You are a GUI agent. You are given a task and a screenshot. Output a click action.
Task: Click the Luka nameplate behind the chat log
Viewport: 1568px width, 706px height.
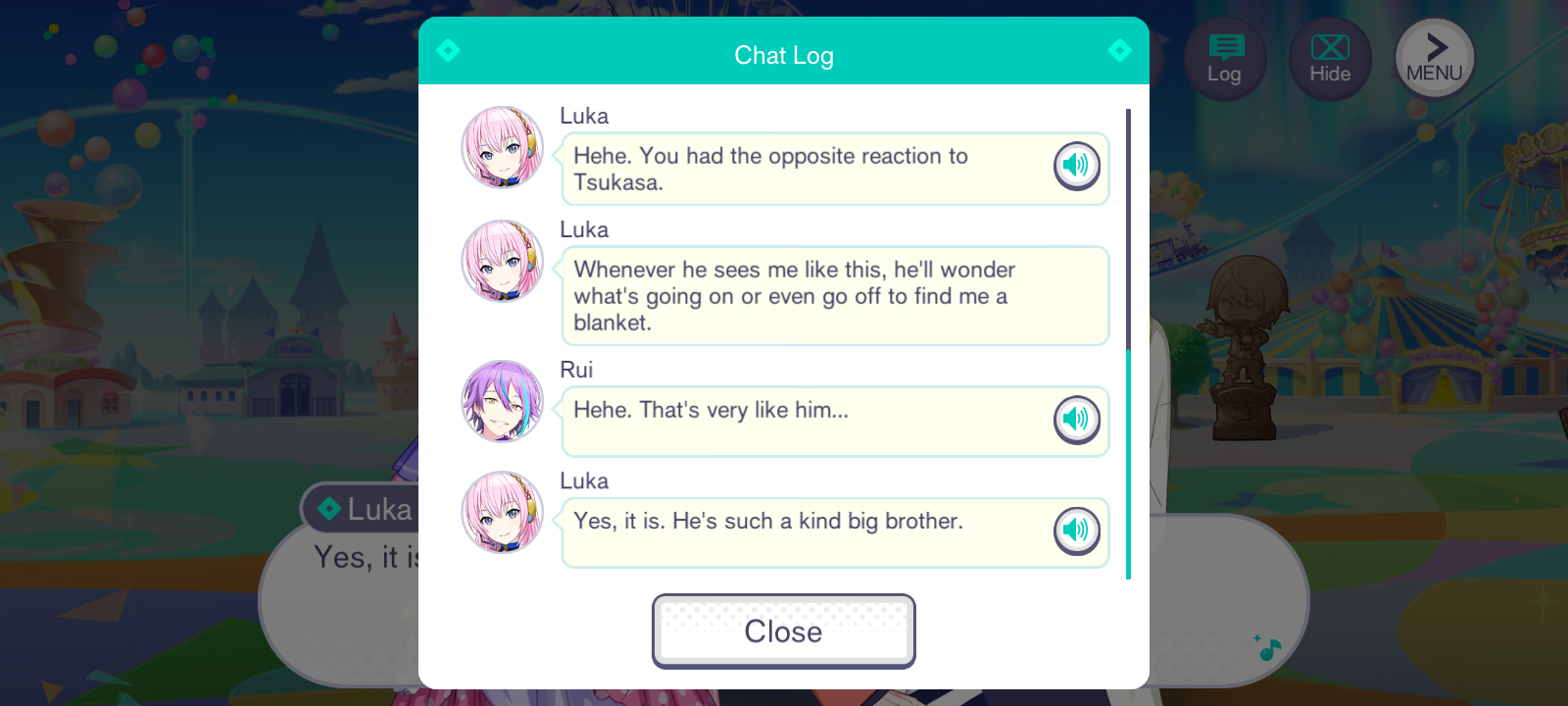pos(361,508)
